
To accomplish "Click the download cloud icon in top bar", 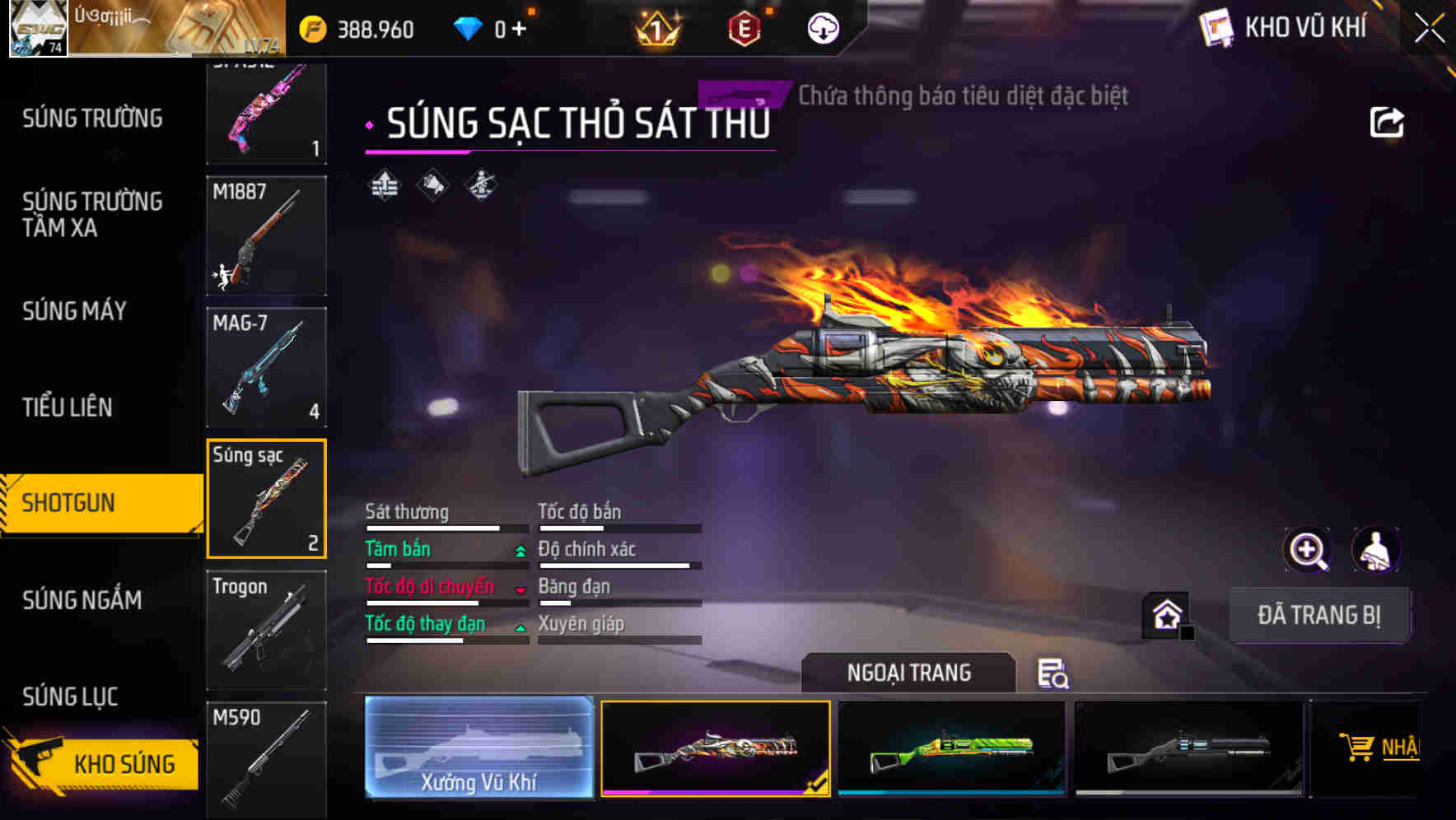I will (821, 26).
